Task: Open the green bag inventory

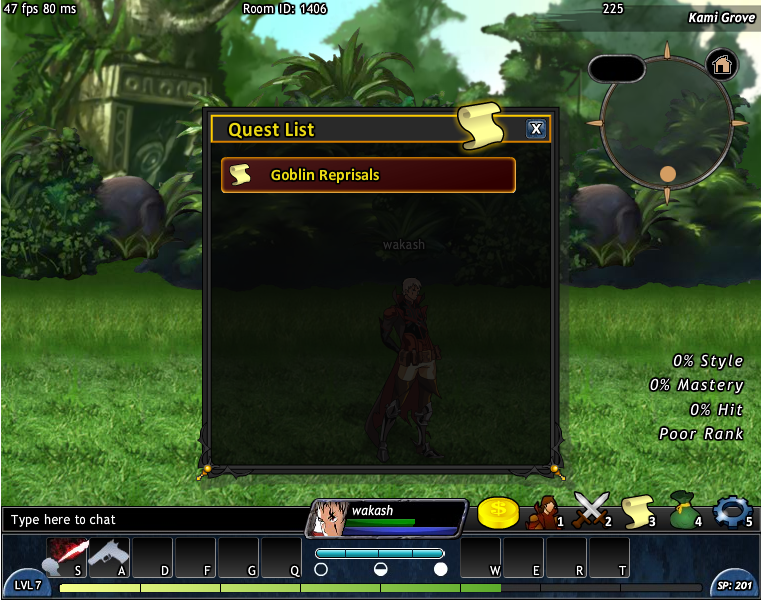Action: click(683, 511)
